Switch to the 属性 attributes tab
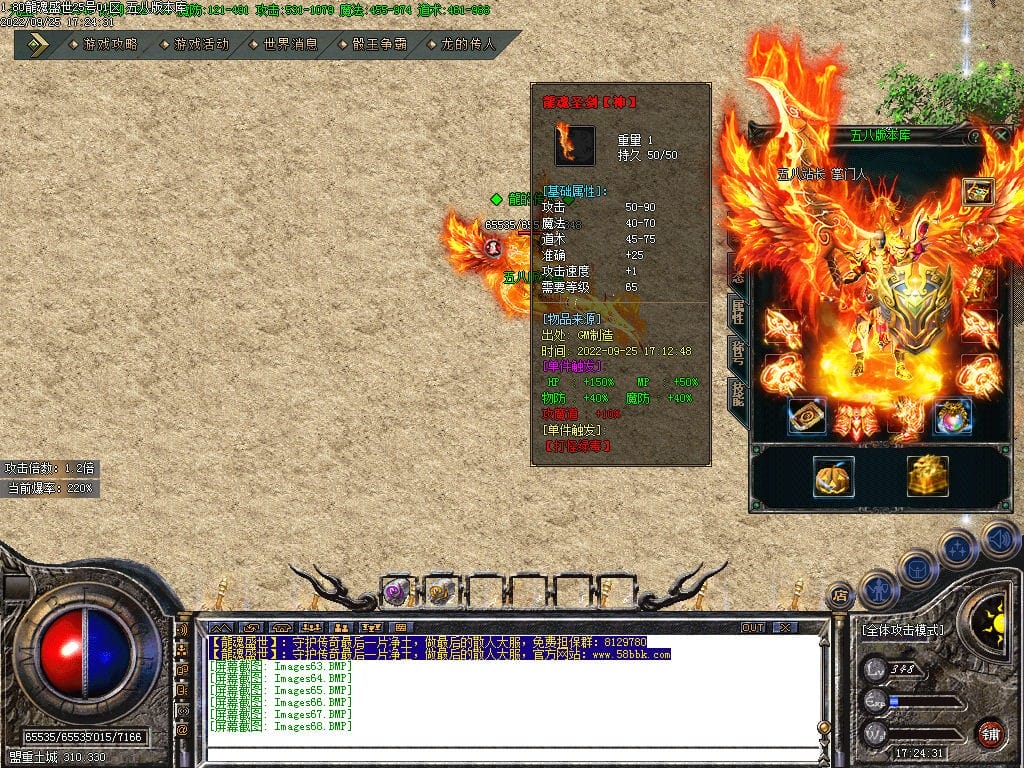 tap(738, 311)
